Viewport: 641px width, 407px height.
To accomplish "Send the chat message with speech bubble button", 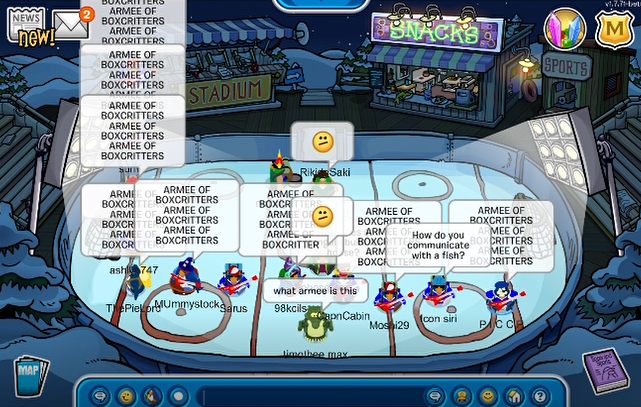I will click(x=435, y=396).
